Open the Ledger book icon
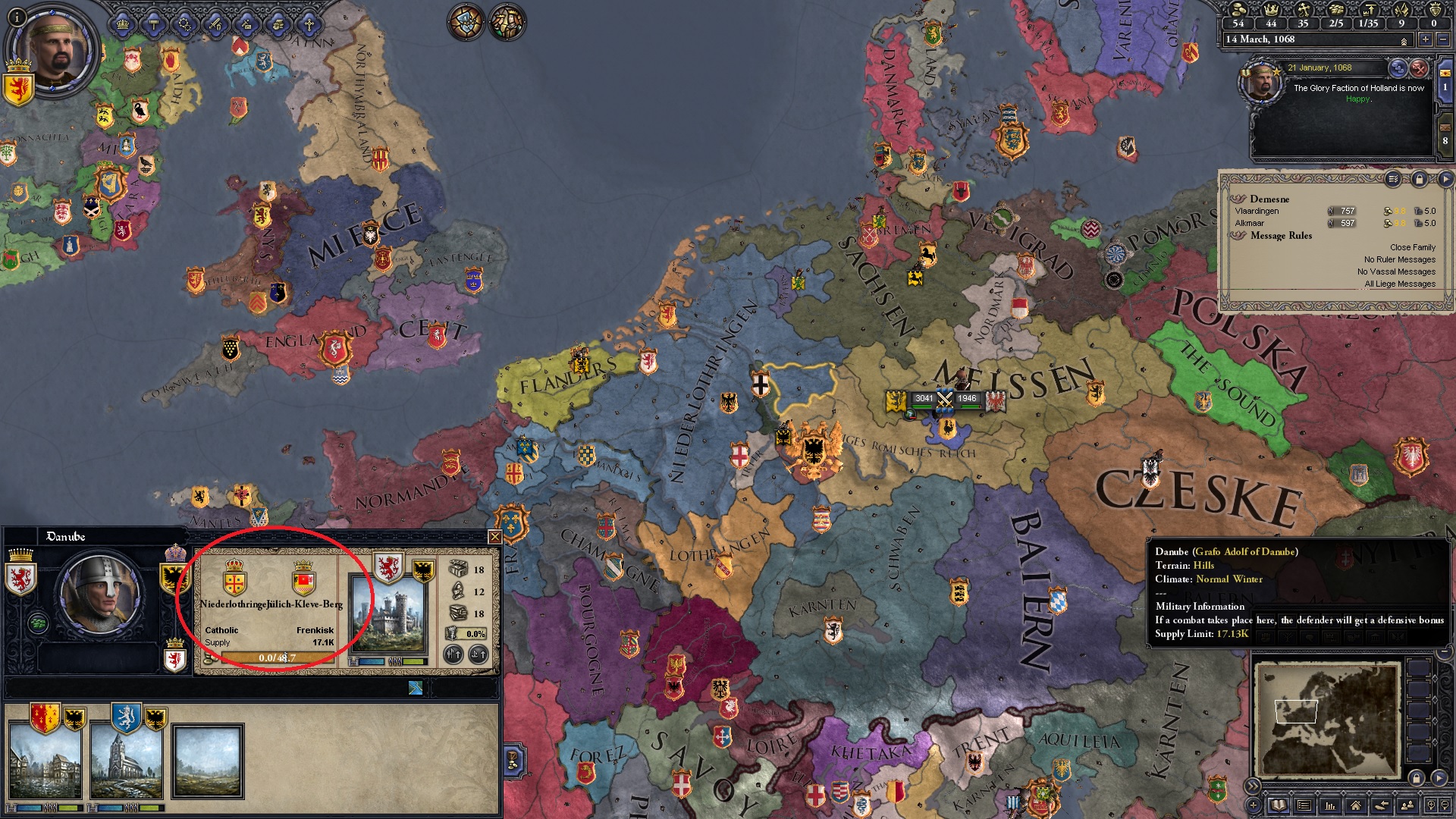This screenshot has width=1456, height=819. click(1278, 806)
